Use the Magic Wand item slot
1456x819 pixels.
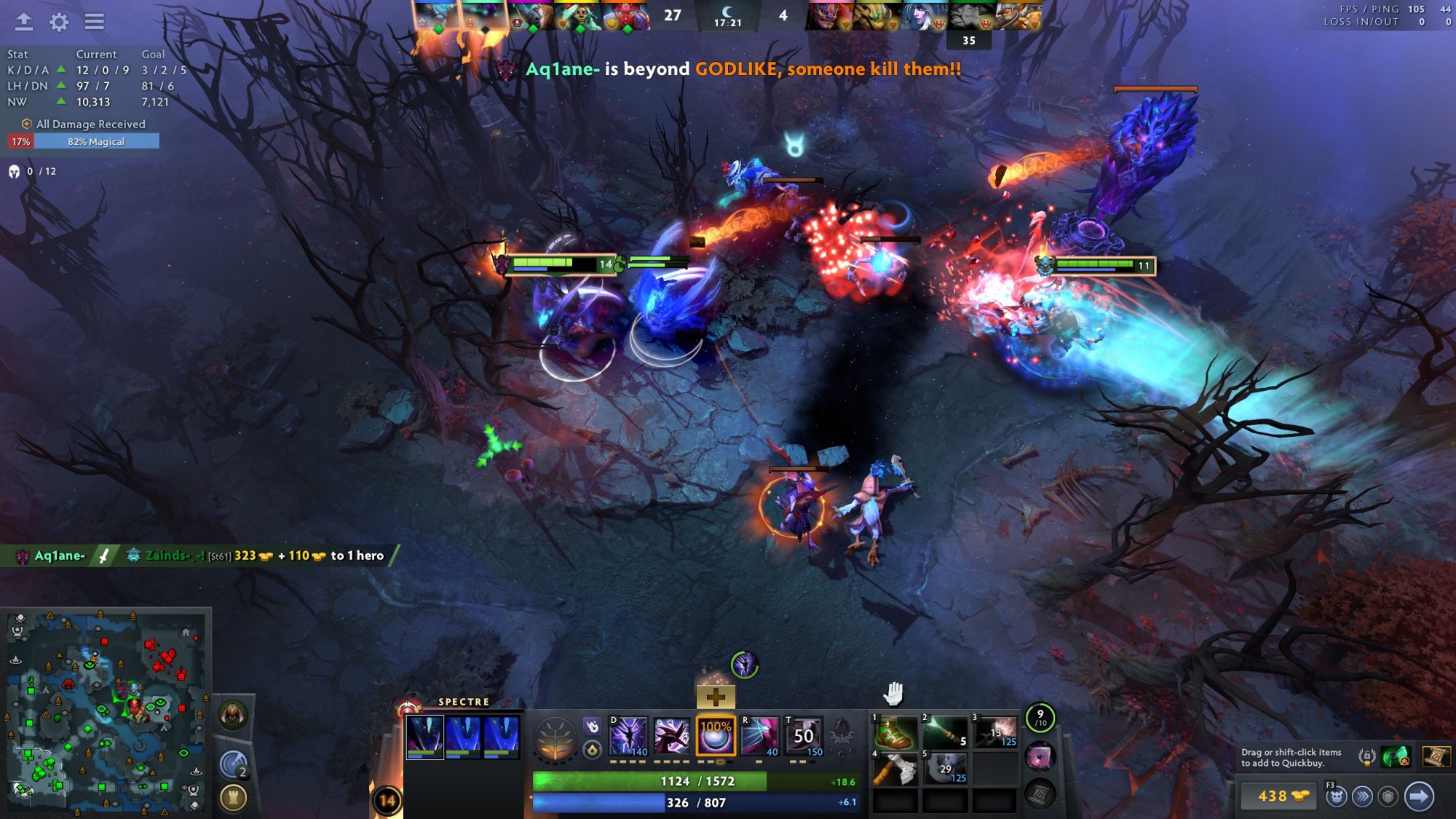pyautogui.click(x=944, y=732)
